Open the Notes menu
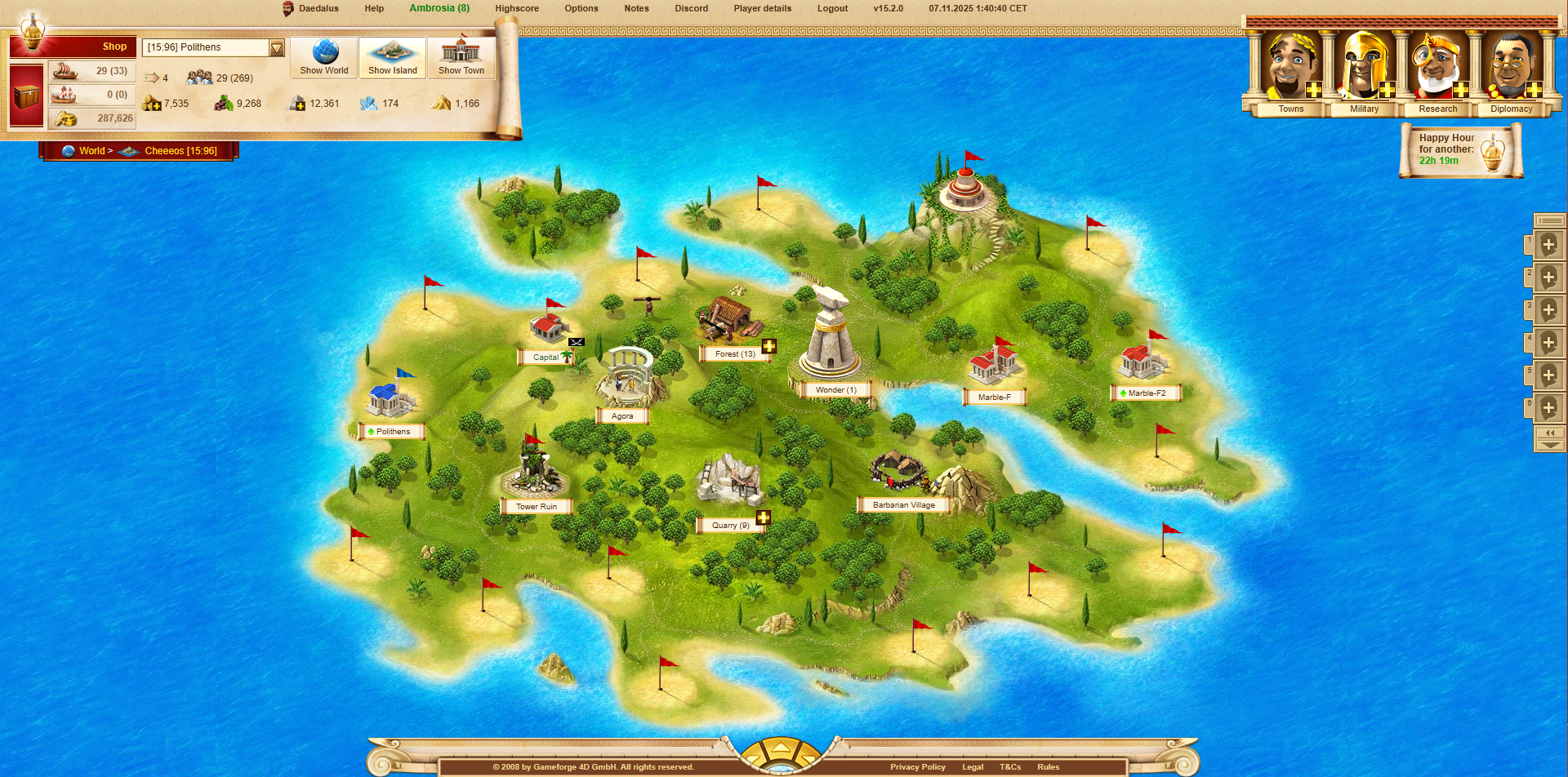The width and height of the screenshot is (1568, 777). point(636,8)
